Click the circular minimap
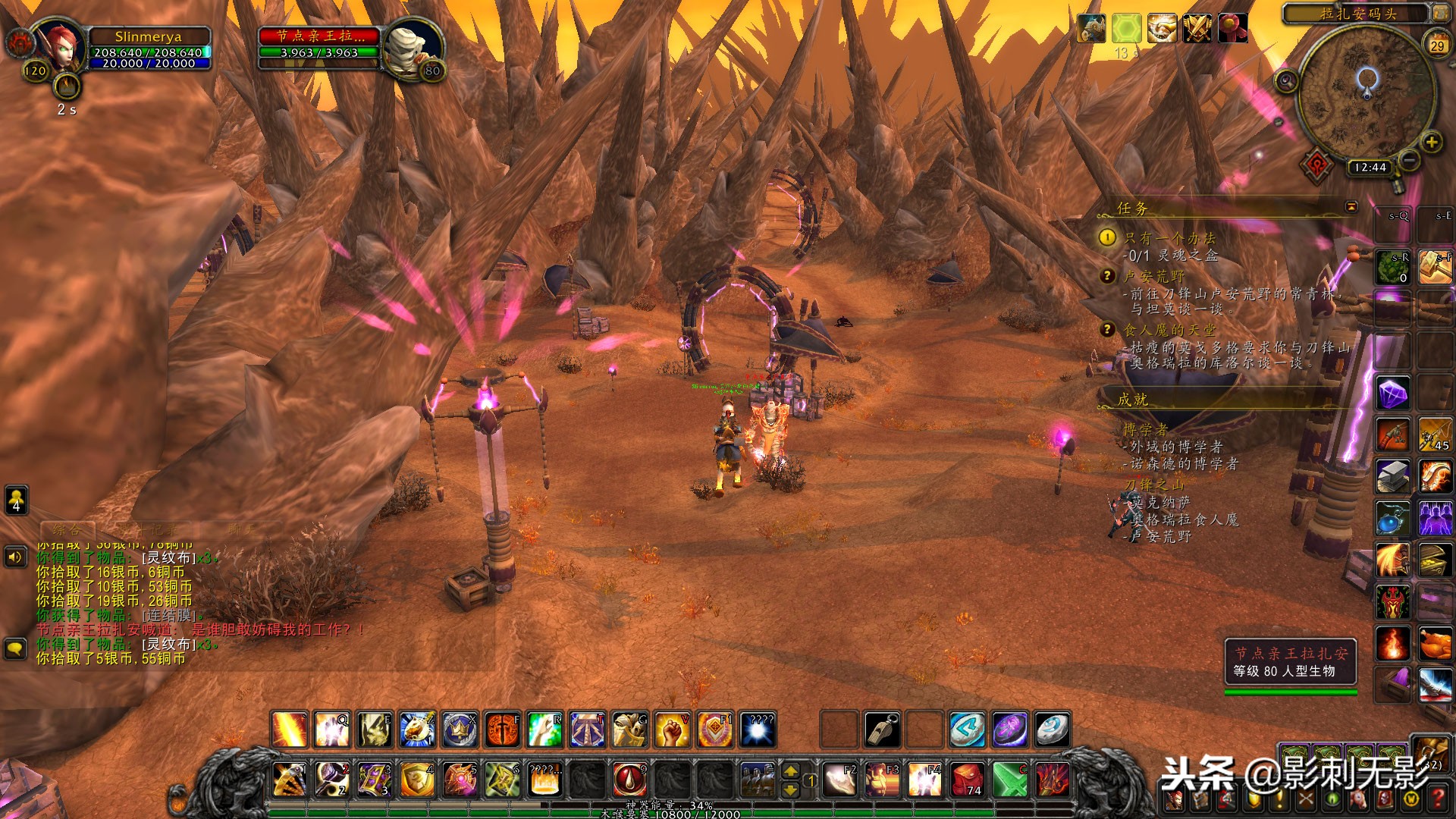 point(1367,99)
